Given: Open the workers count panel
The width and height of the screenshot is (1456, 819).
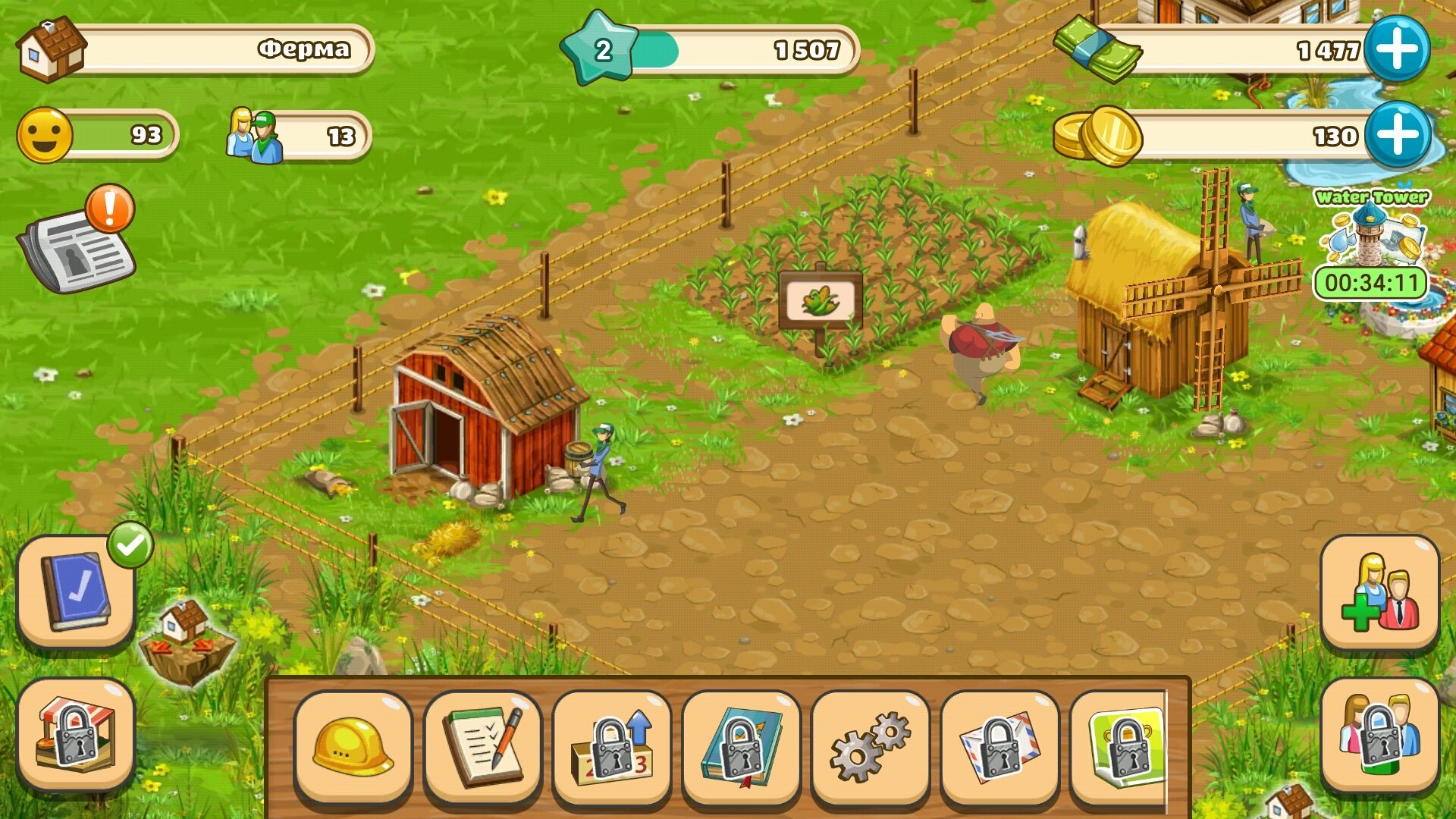Looking at the screenshot, I should tap(300, 136).
